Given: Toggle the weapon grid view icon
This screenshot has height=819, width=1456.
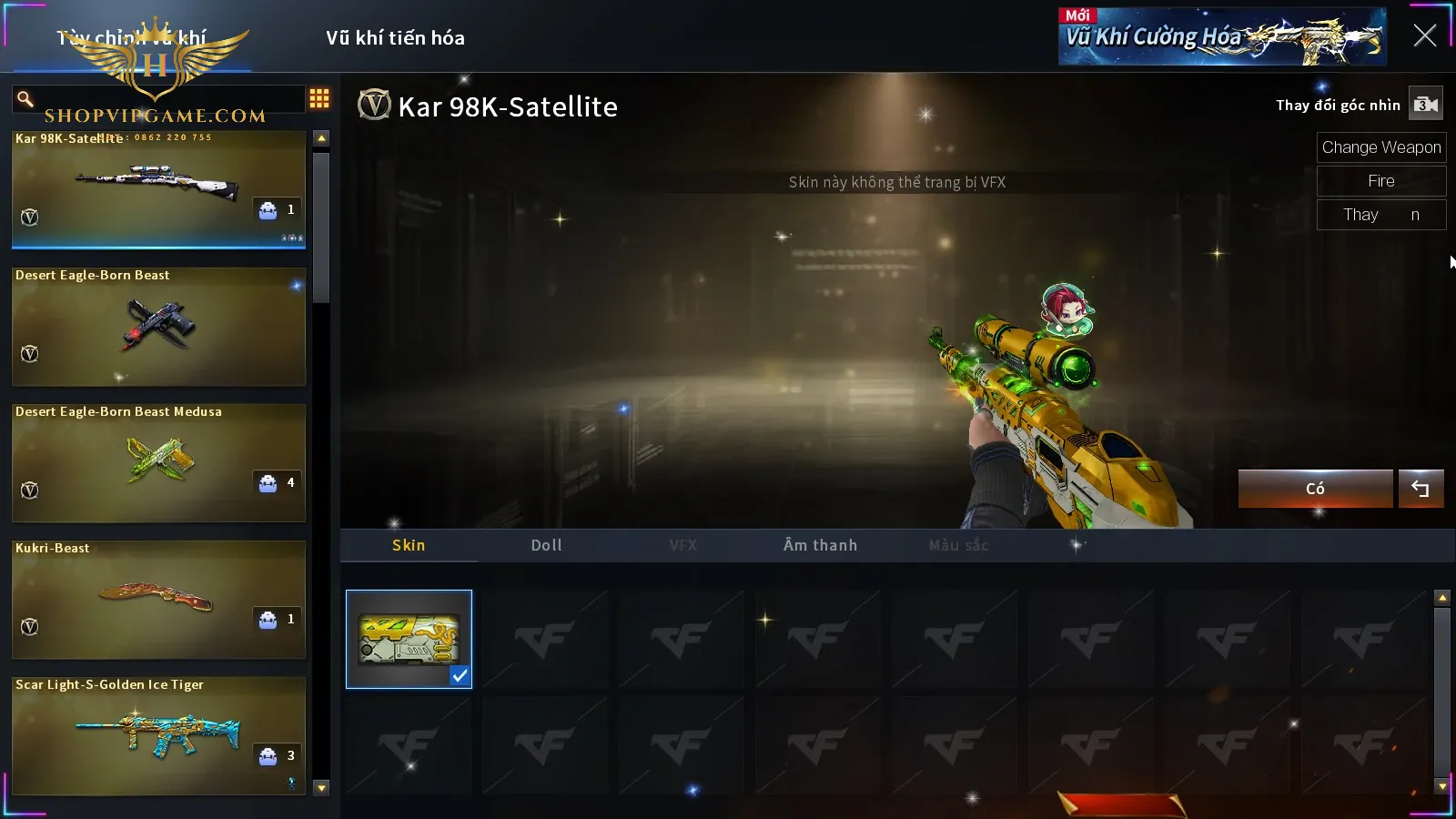Looking at the screenshot, I should (319, 98).
